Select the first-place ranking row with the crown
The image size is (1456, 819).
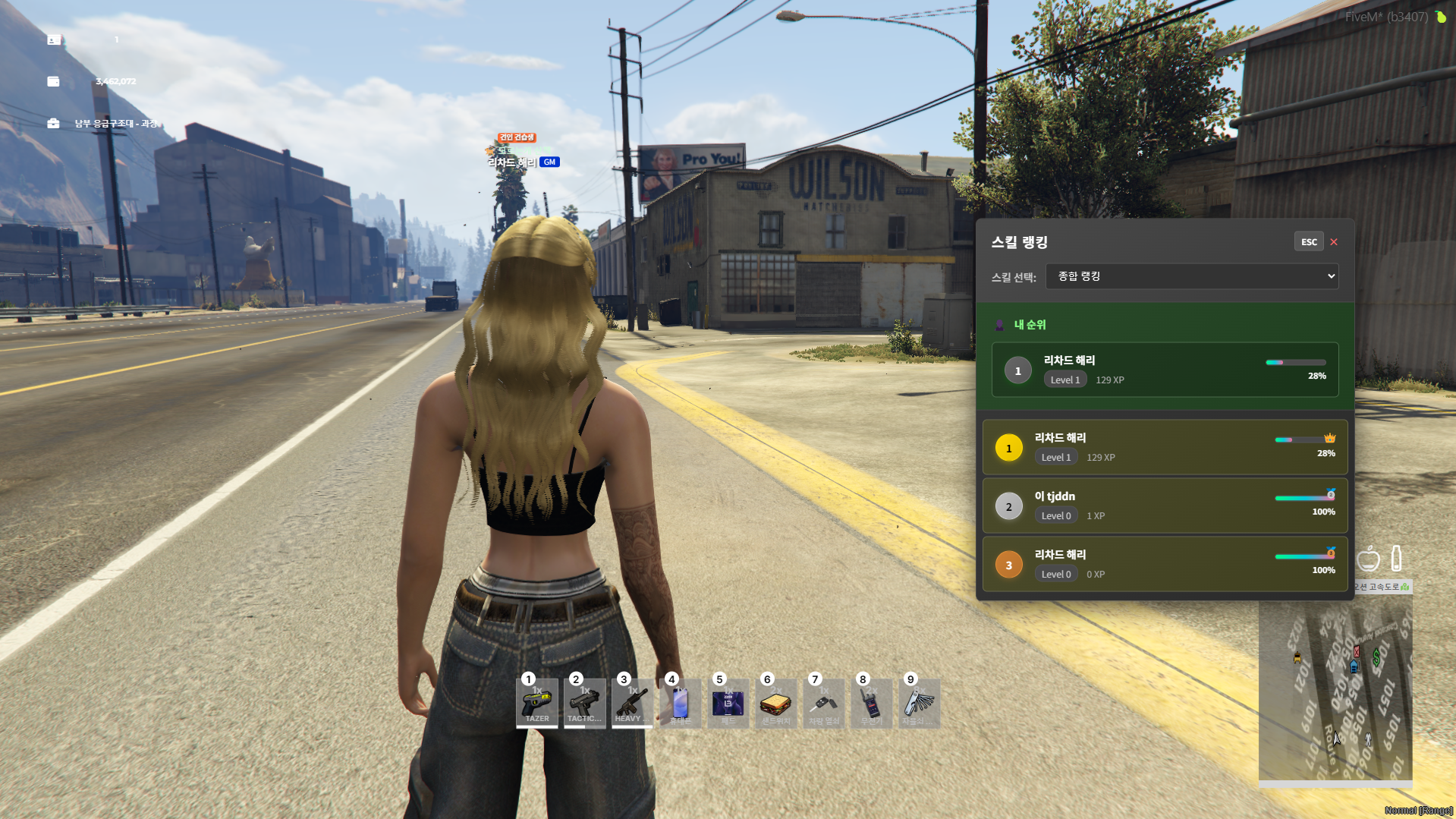[1165, 448]
